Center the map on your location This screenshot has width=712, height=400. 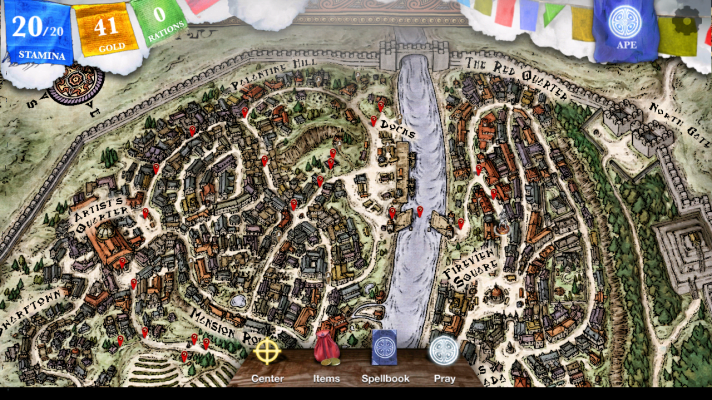click(x=267, y=354)
